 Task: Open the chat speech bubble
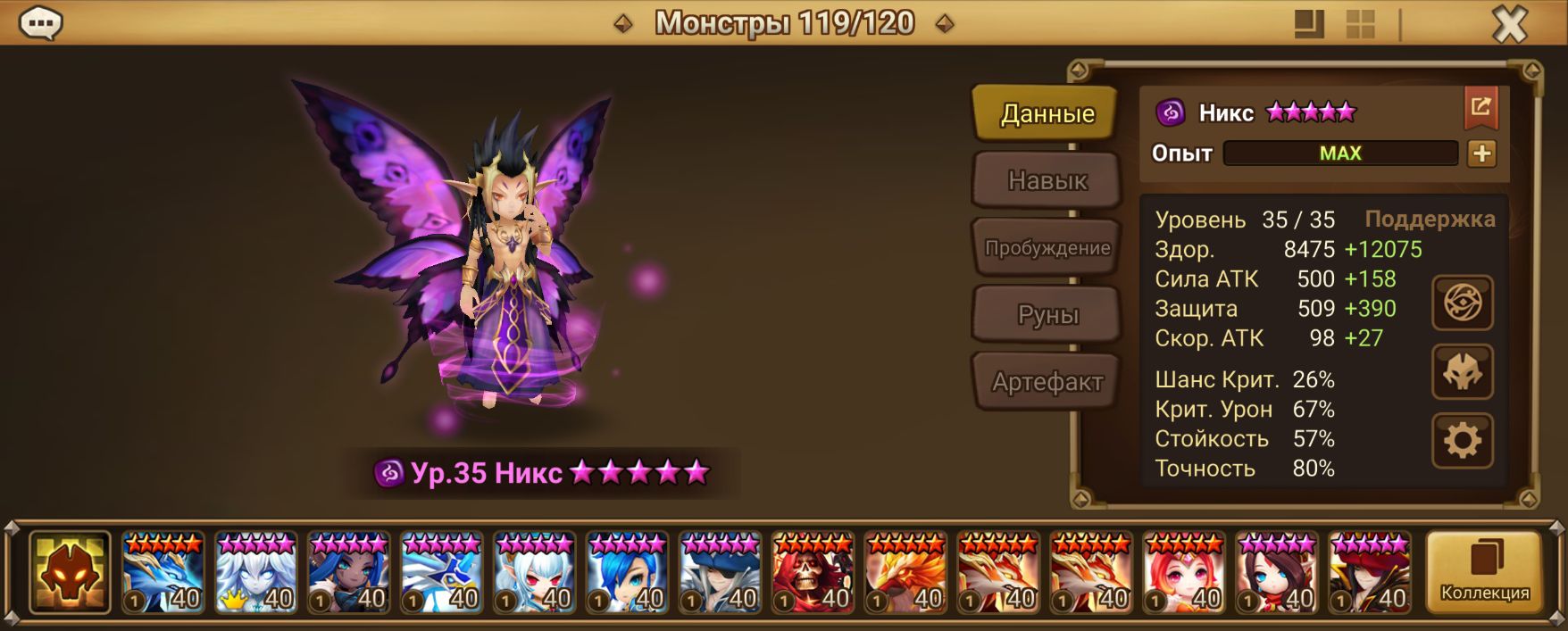tap(40, 24)
